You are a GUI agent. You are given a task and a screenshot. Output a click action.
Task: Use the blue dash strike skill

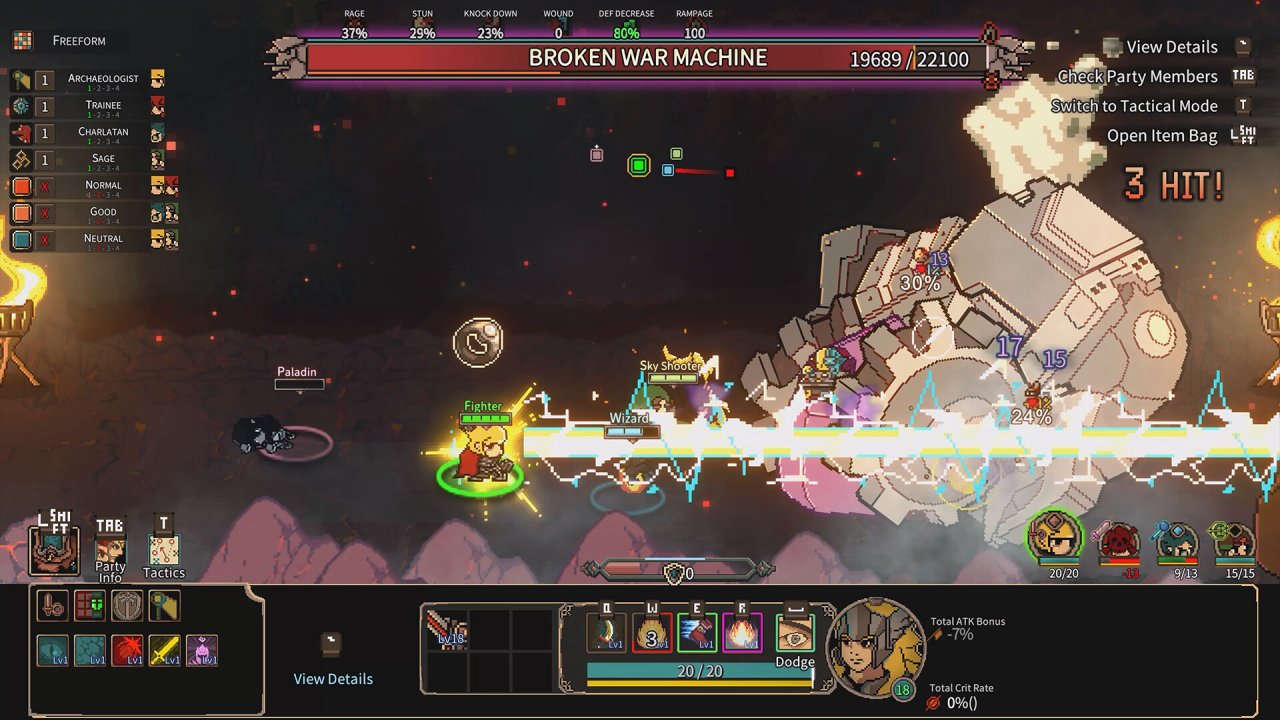tap(697, 633)
